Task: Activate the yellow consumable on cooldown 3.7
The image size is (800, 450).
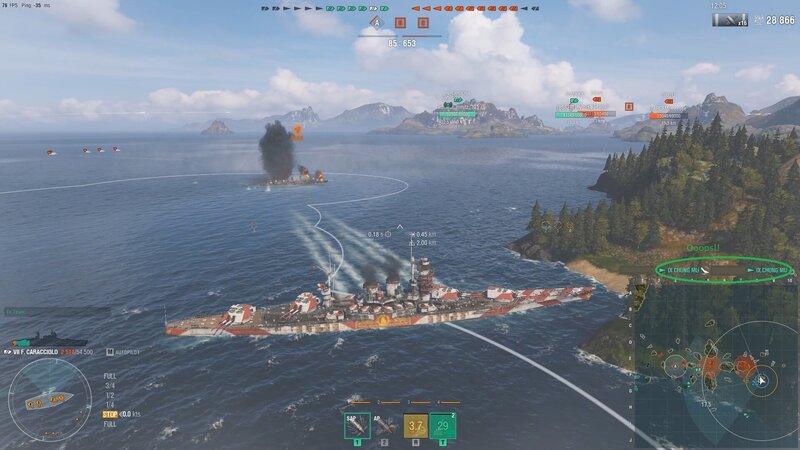Action: pos(415,426)
